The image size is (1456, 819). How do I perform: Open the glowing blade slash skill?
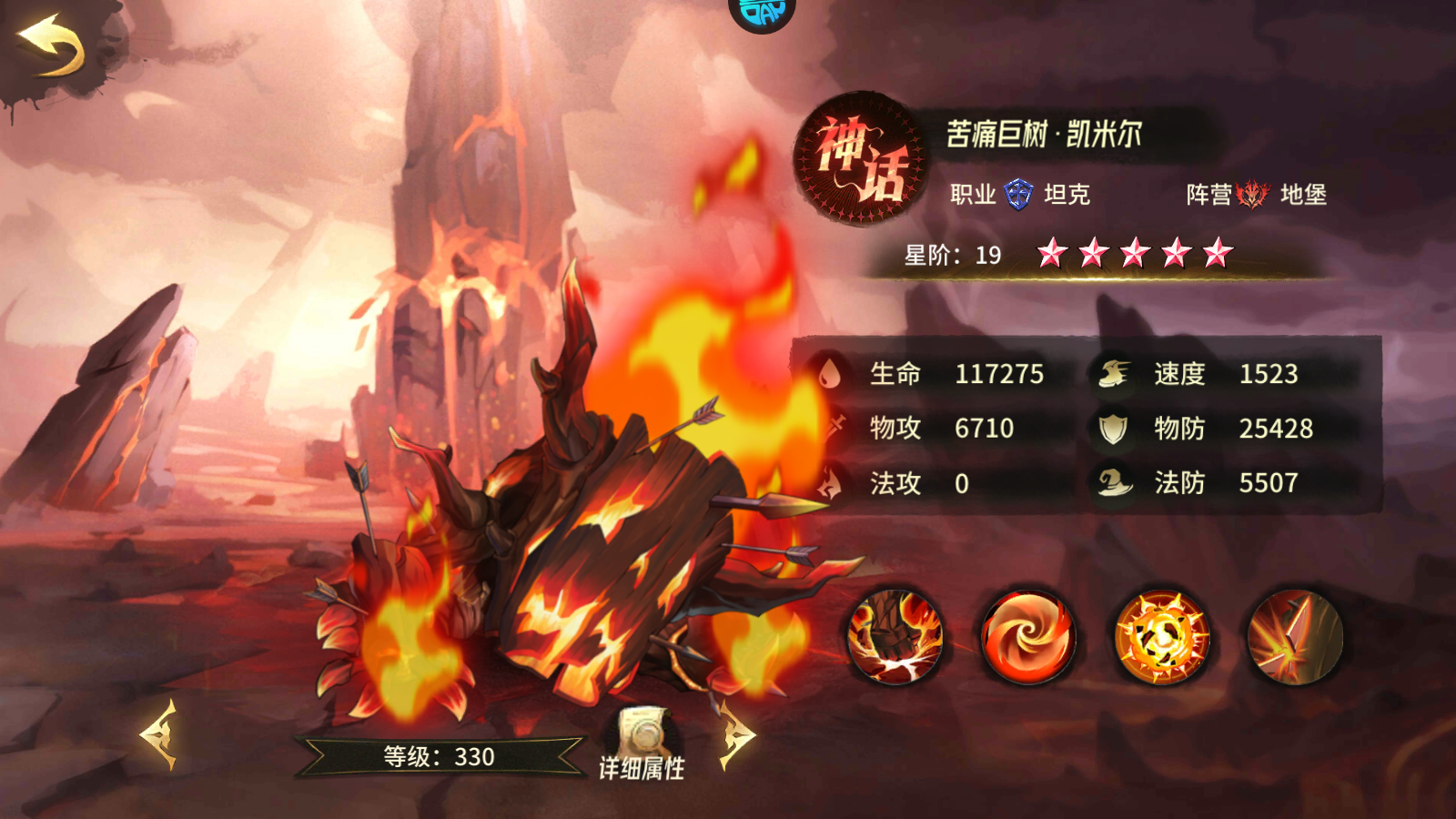click(x=1294, y=637)
